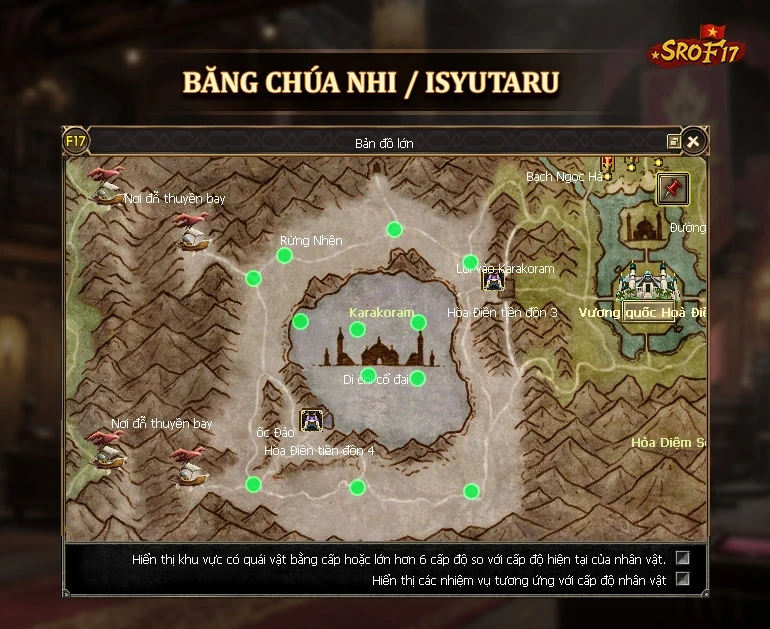The width and height of the screenshot is (770, 629).
Task: Click the Vương quốc Hòa Điền castle icon
Action: tap(644, 282)
